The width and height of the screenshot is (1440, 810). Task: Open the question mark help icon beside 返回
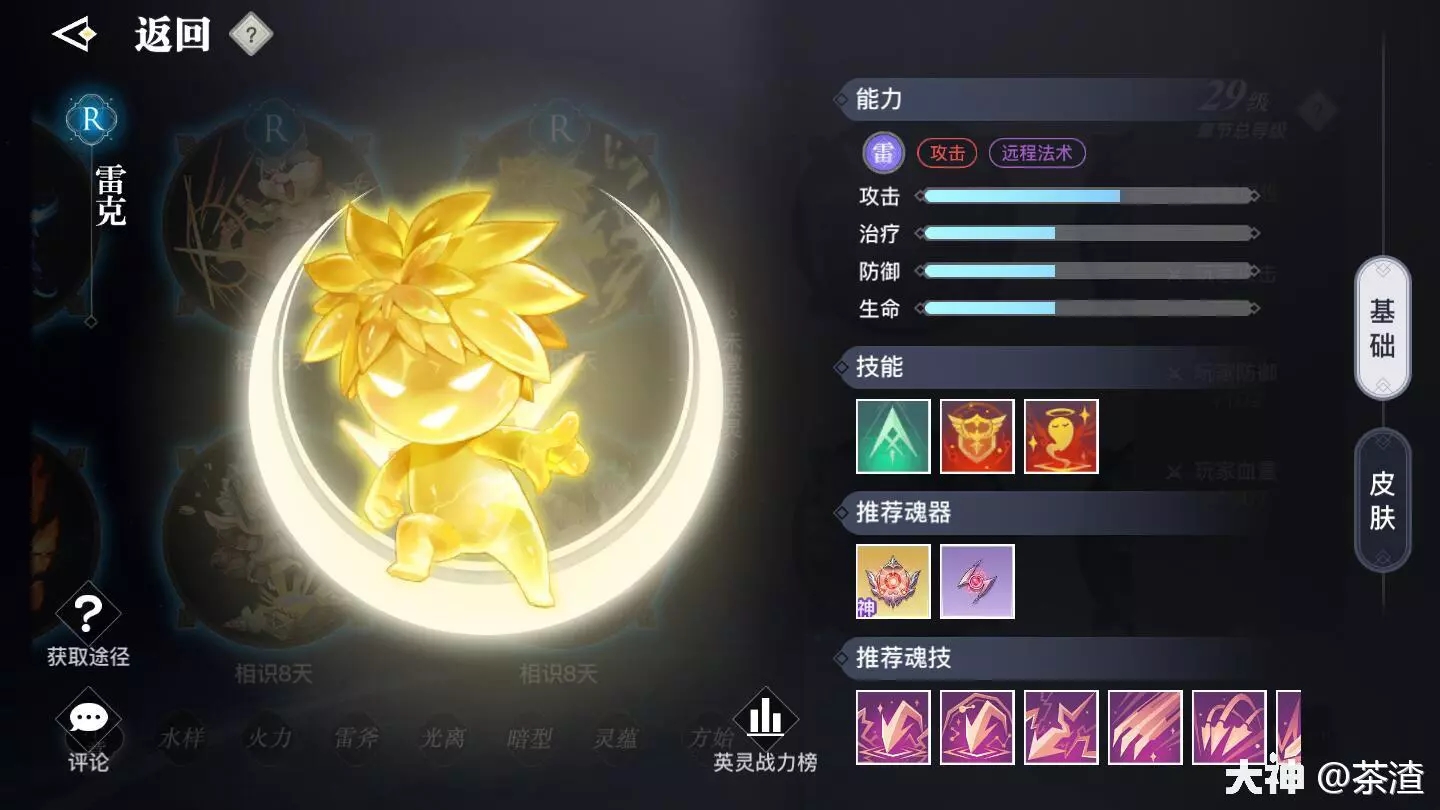[x=251, y=36]
